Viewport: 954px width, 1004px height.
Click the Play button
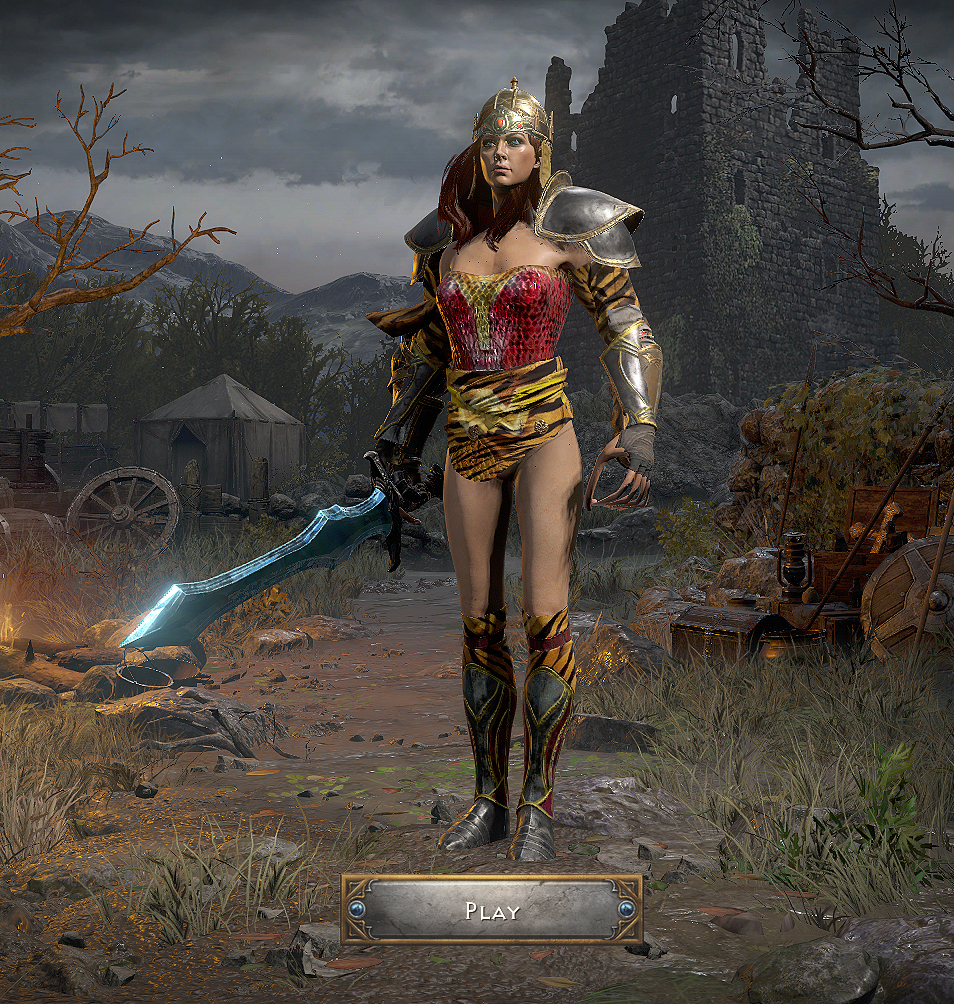click(492, 910)
